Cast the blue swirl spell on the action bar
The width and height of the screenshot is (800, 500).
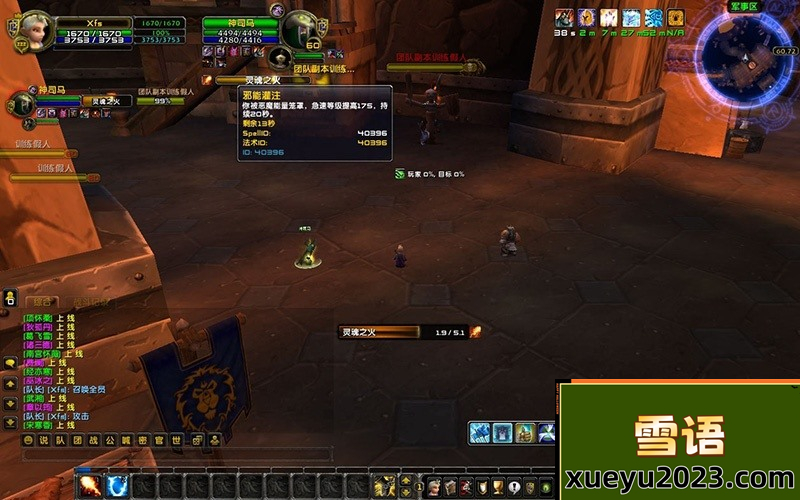(x=117, y=486)
